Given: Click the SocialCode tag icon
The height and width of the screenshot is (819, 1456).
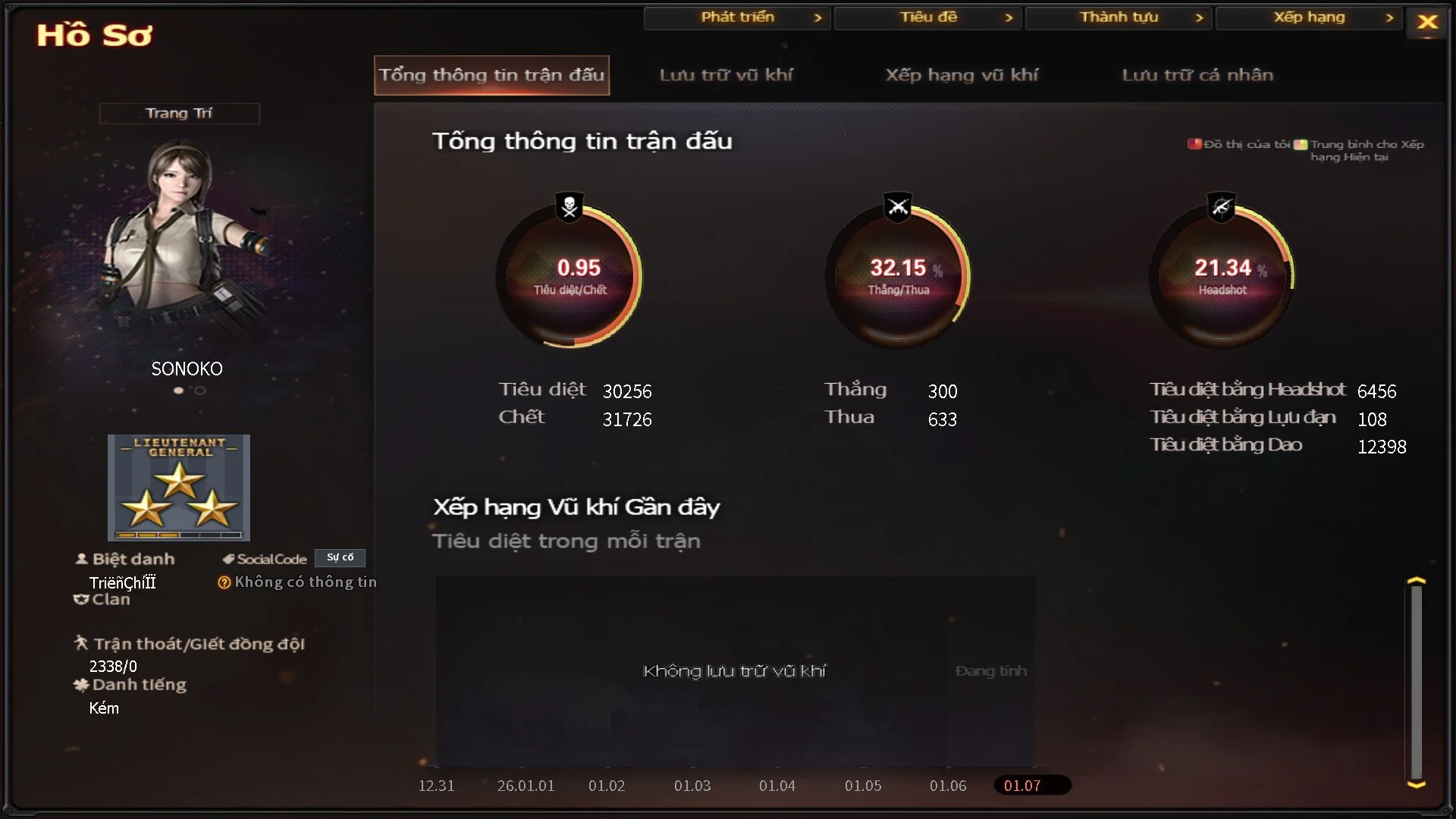Looking at the screenshot, I should (227, 559).
